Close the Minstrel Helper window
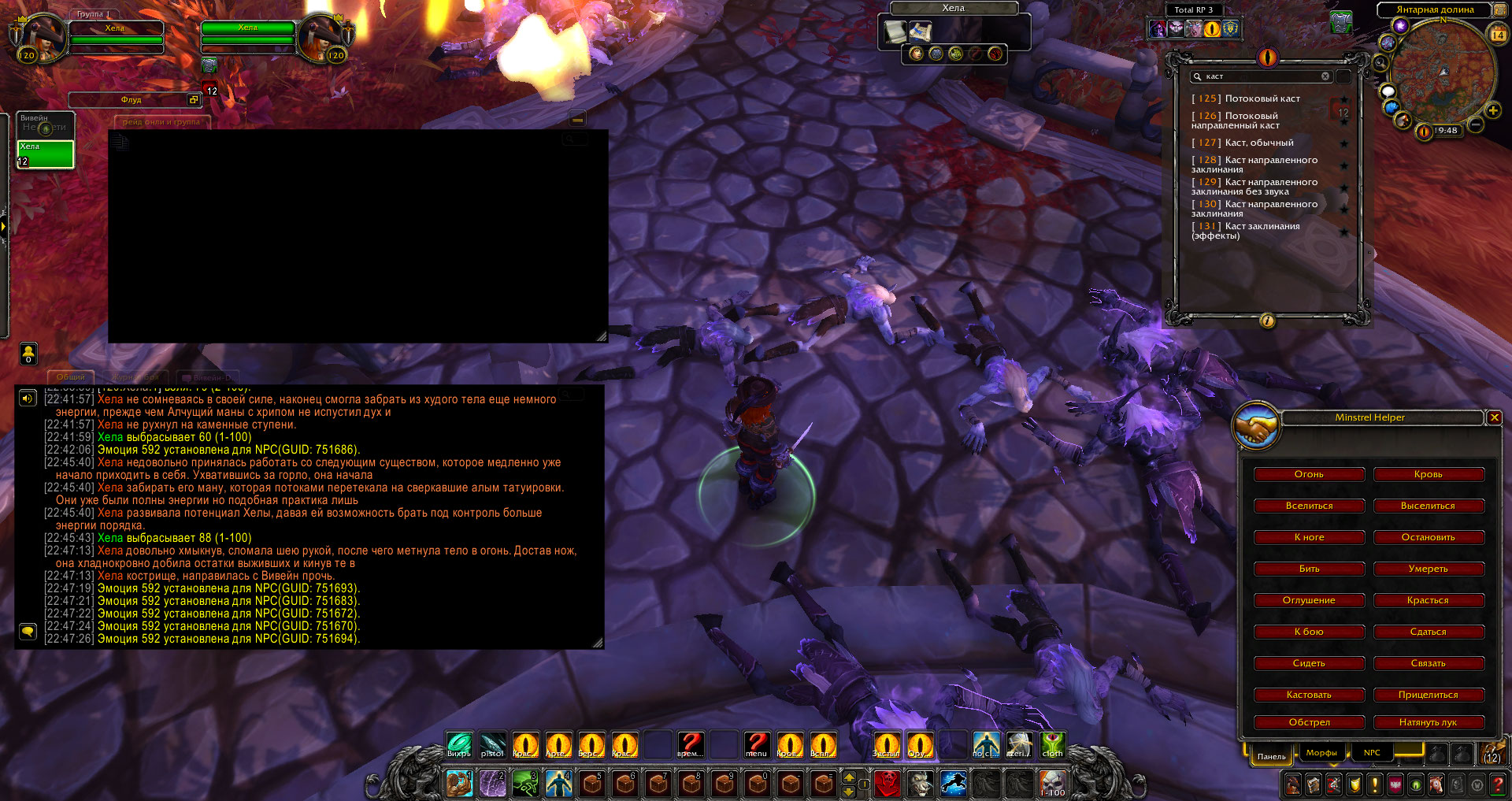This screenshot has height=801, width=1512. tap(1494, 417)
